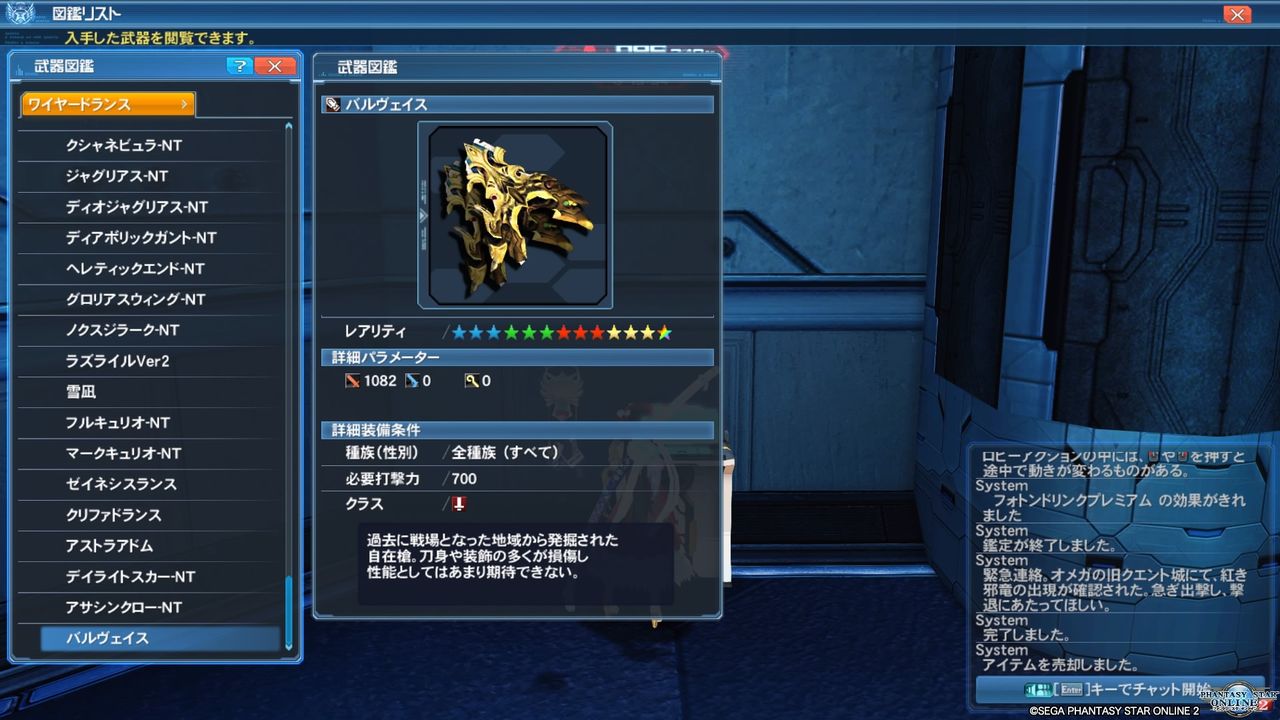Click the golden weapon preview thumbnail
The width and height of the screenshot is (1280, 720).
click(x=515, y=214)
